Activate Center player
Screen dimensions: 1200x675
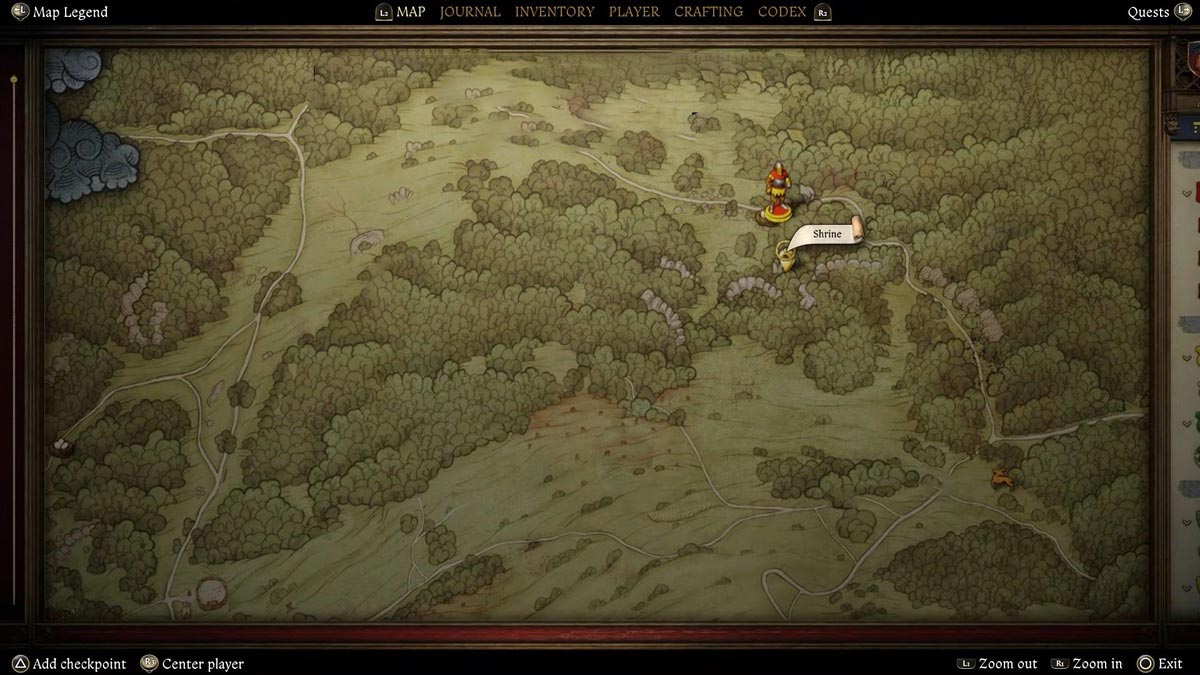pos(202,664)
